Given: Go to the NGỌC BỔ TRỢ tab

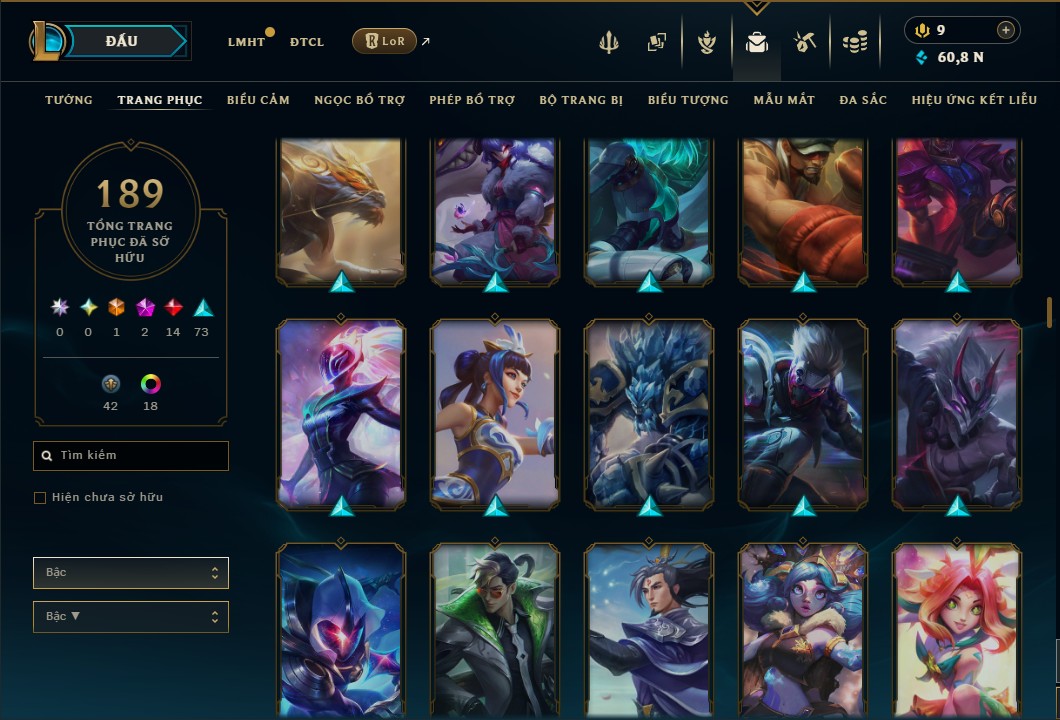Looking at the screenshot, I should [x=359, y=100].
